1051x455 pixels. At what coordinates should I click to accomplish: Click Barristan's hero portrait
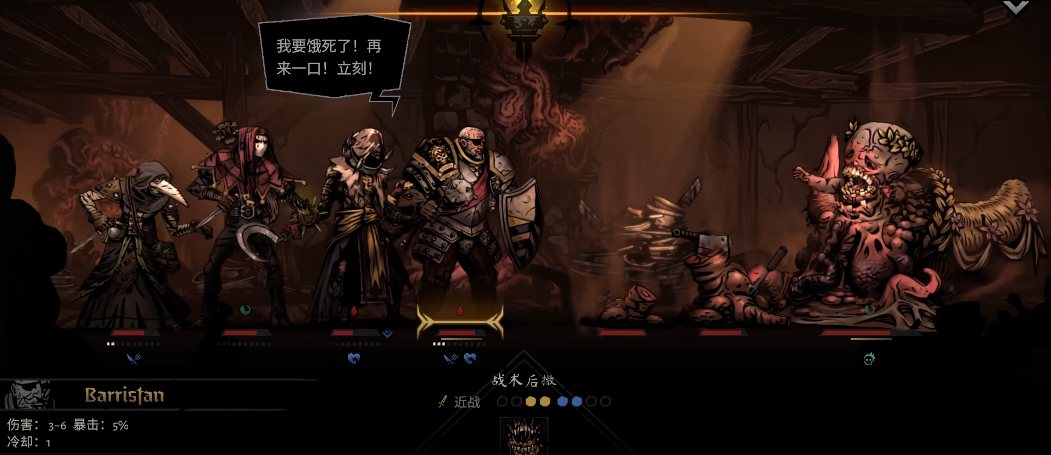click(26, 395)
